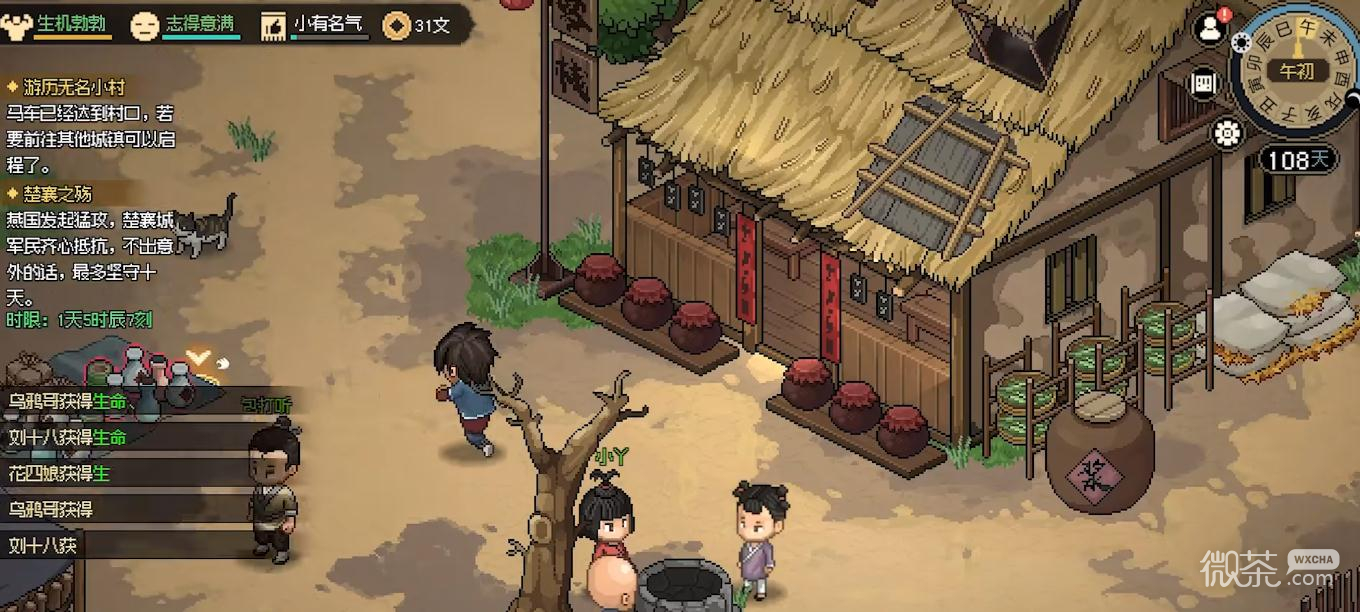Open the 小有名气 reputation status
This screenshot has width=1360, height=612.
315,25
